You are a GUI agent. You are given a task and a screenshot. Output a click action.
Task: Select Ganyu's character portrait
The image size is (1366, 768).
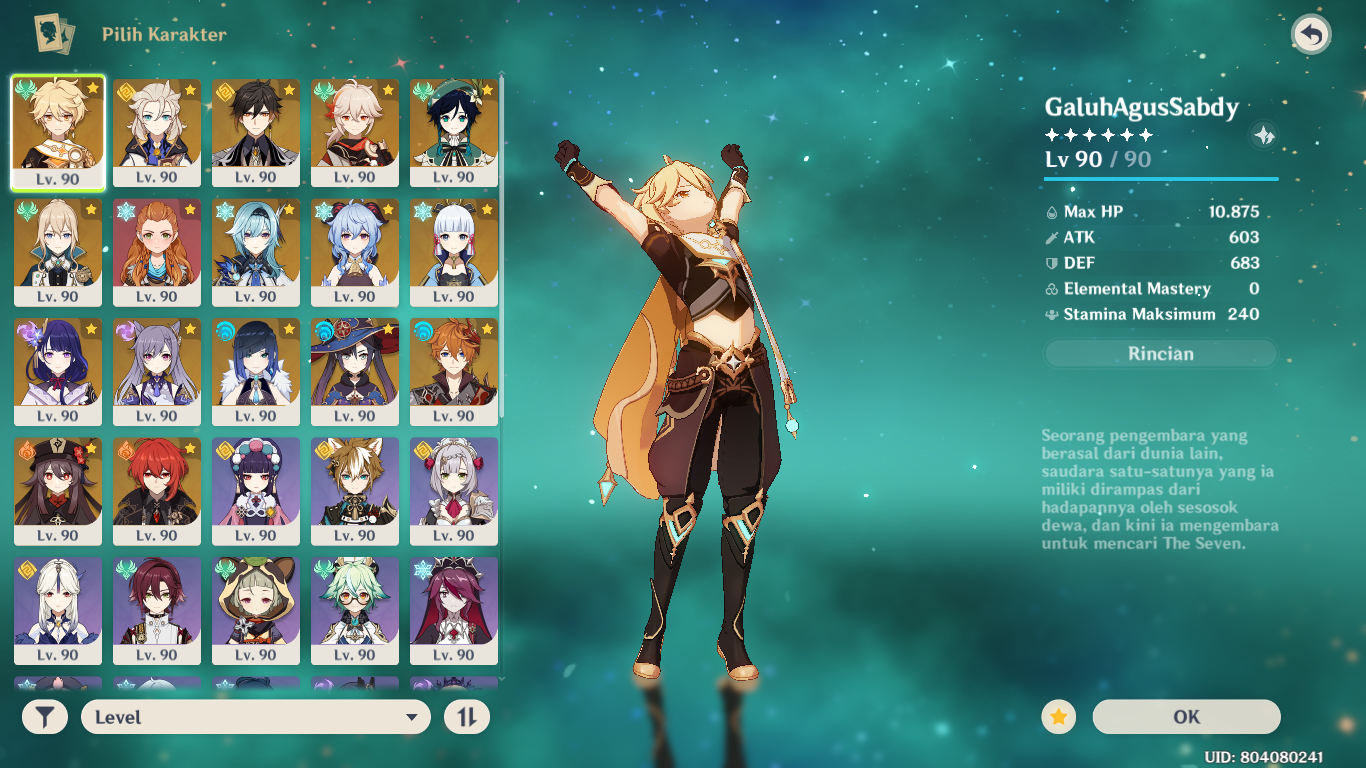[356, 240]
